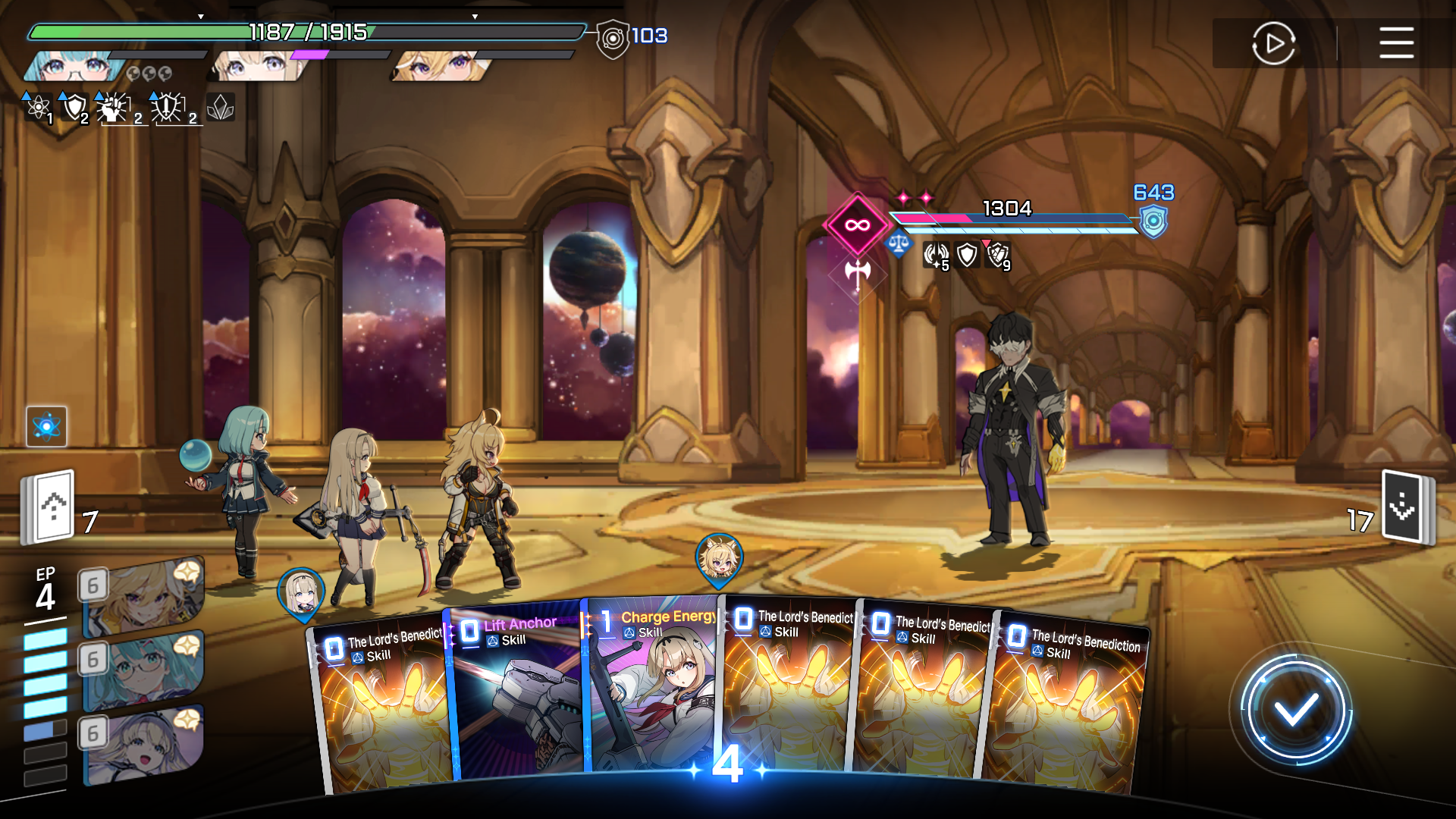Activate the blue atom icon button

coord(46,426)
